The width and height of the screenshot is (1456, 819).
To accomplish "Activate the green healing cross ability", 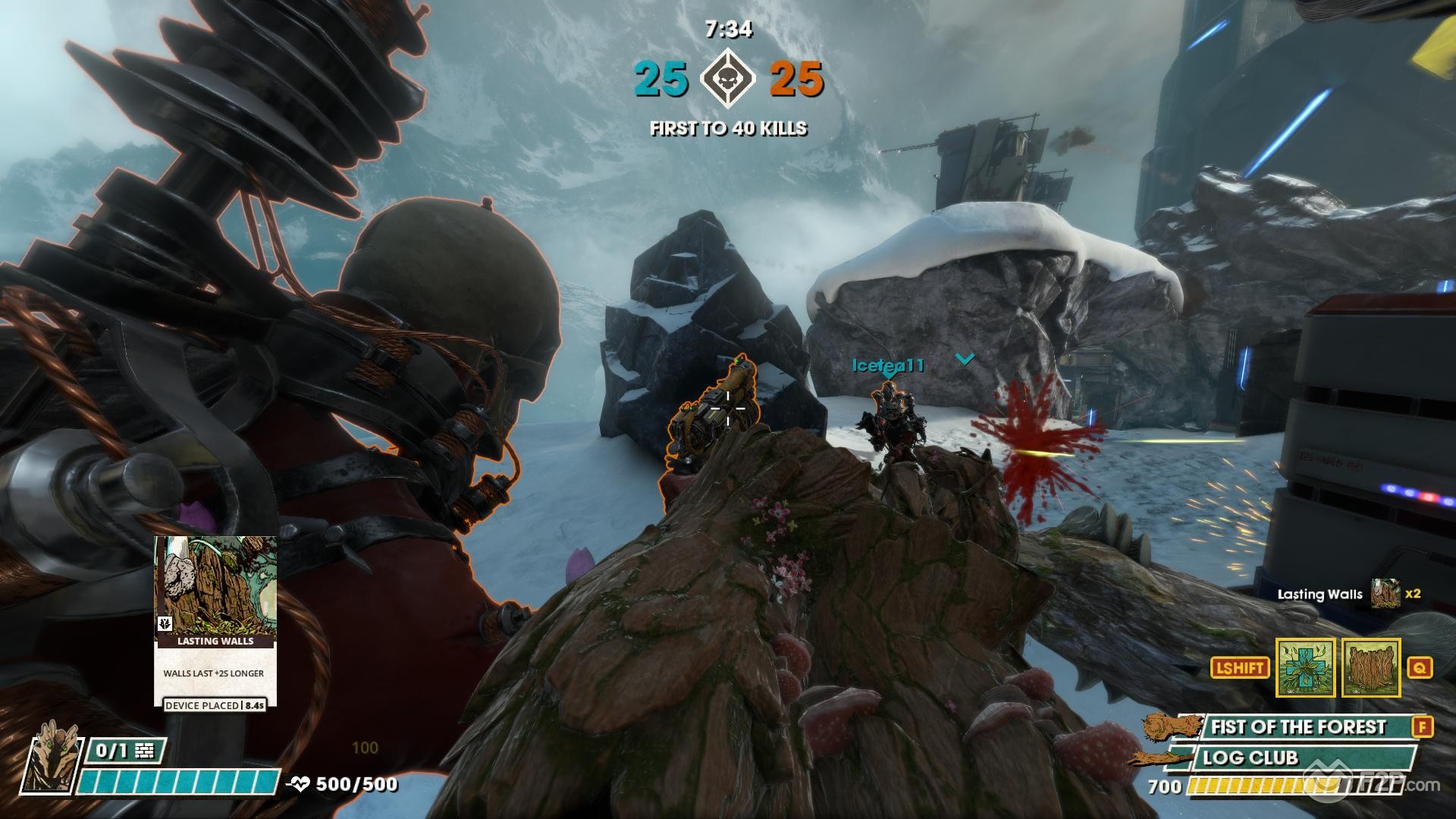I will 1304,667.
